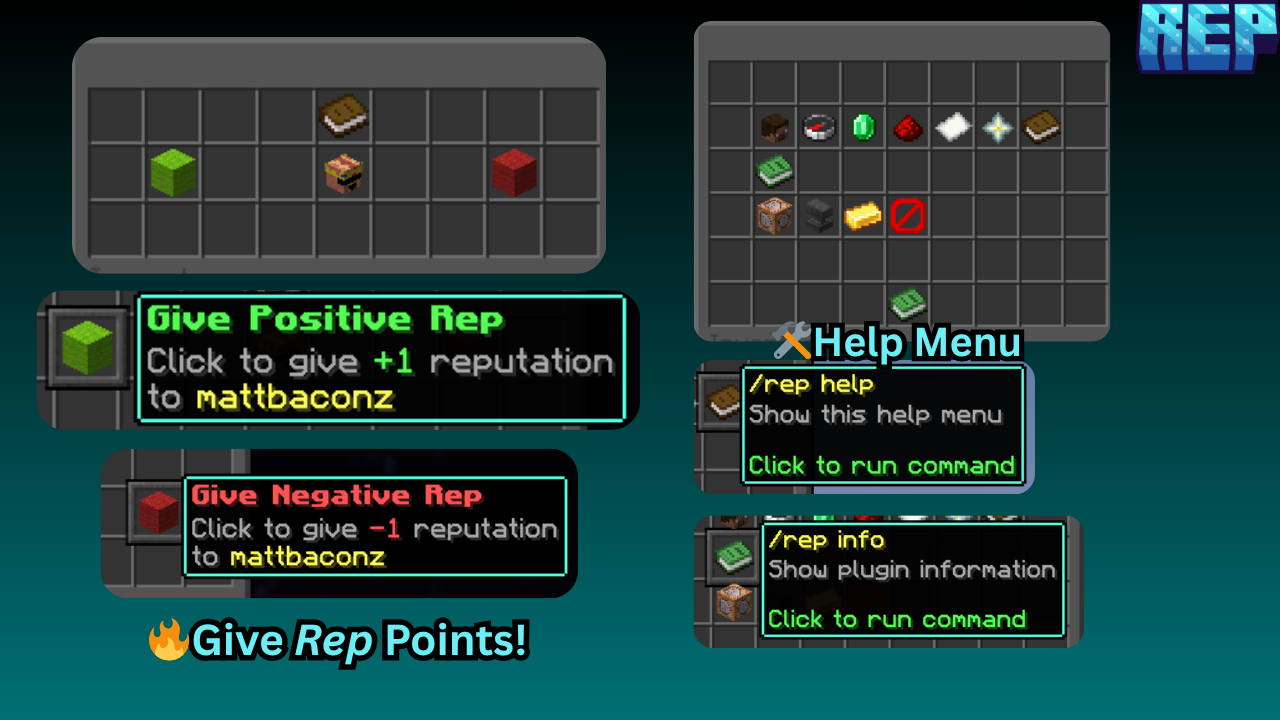Screen dimensions: 1280x720
Task: Open the brown book next to the nether star
Action: click(1041, 127)
